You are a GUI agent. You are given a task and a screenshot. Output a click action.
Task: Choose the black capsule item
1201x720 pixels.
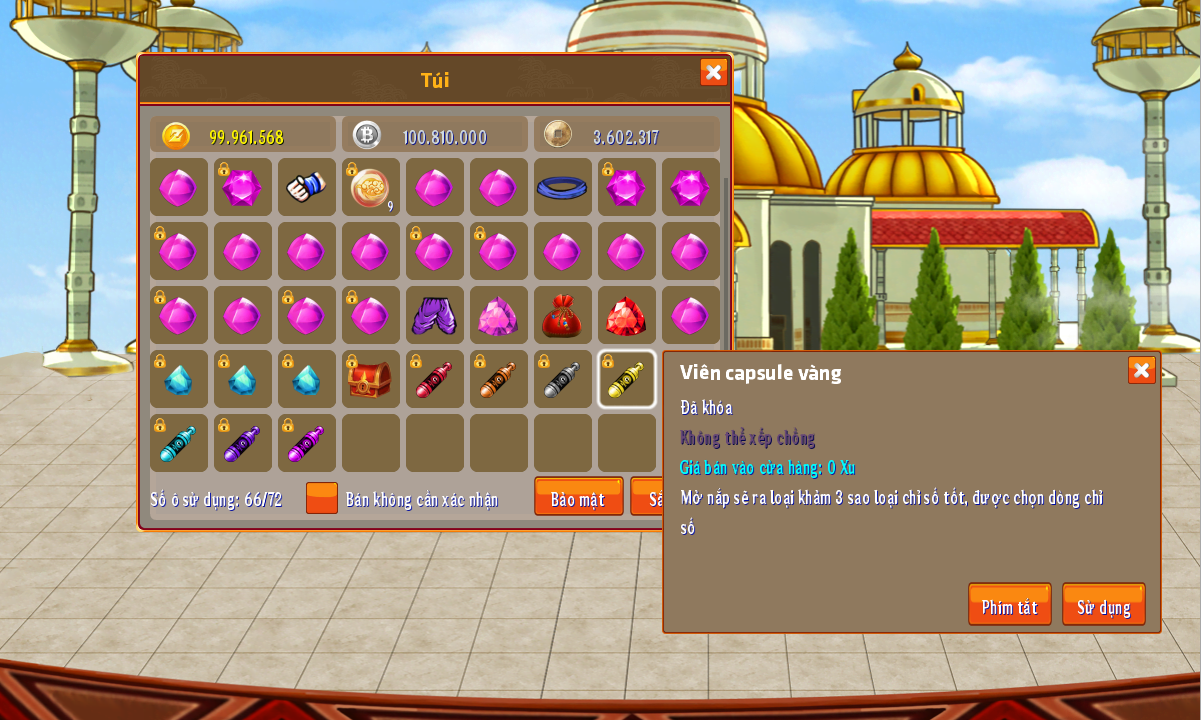pyautogui.click(x=562, y=379)
